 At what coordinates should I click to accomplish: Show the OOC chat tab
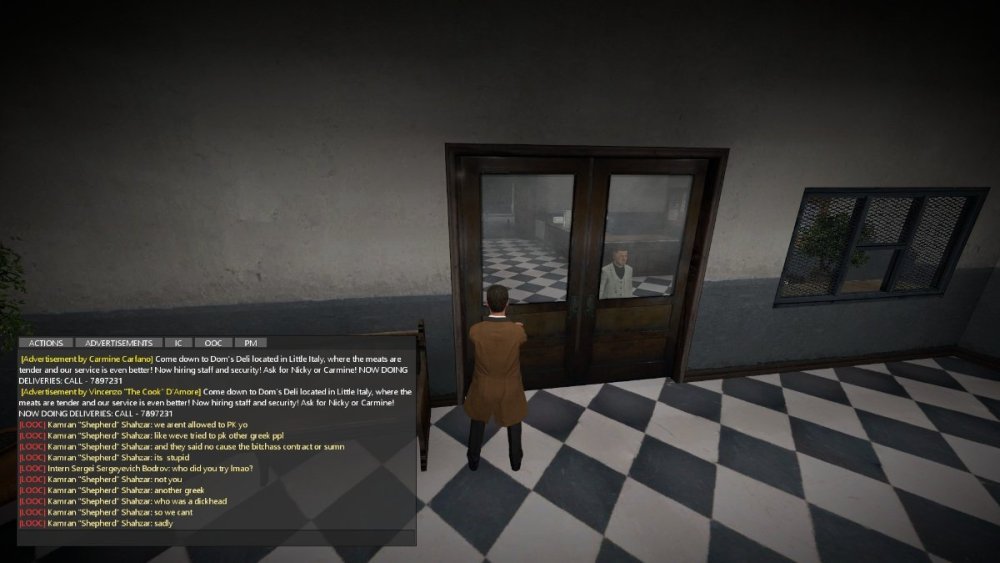pos(213,343)
